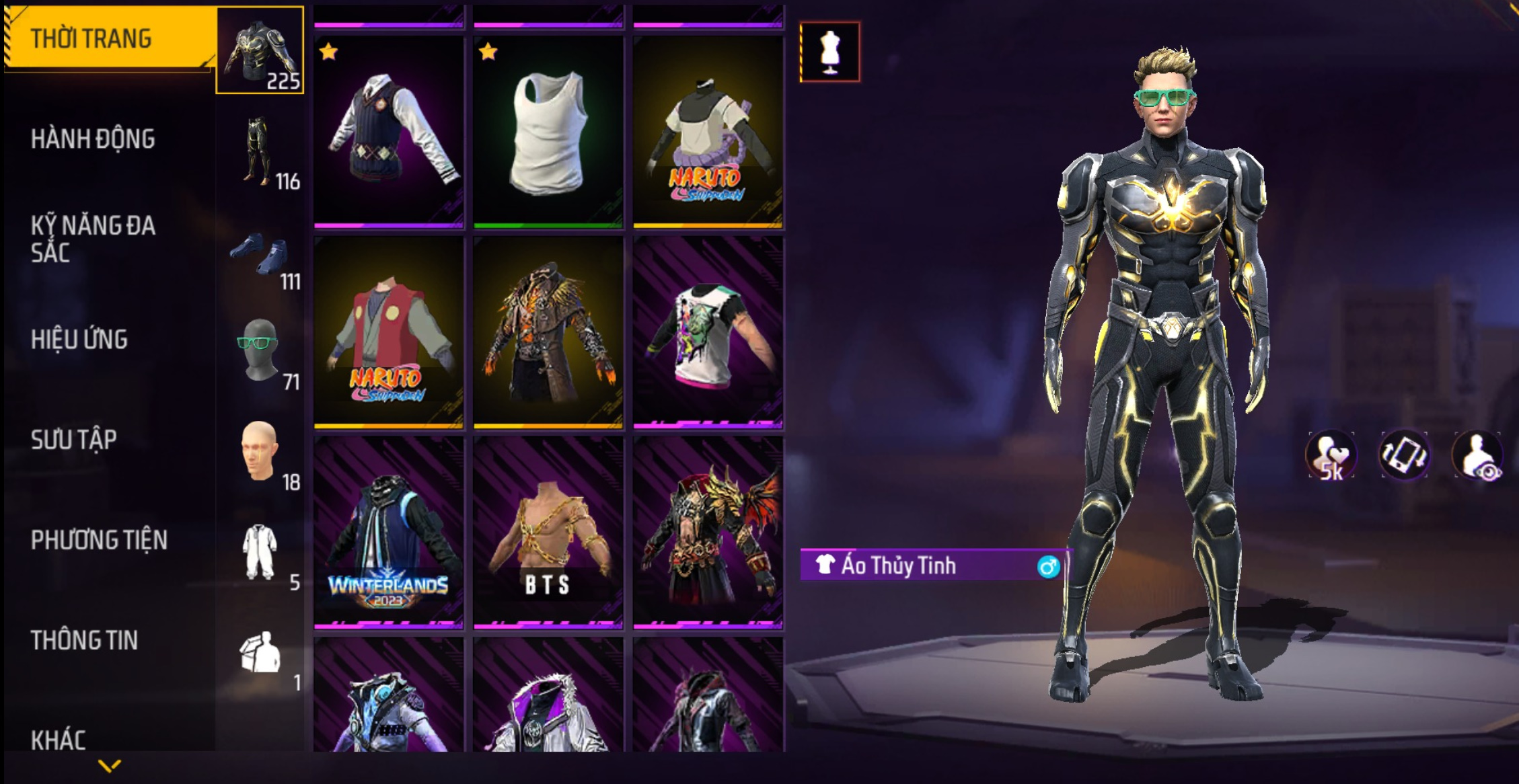The image size is (1519, 784).
Task: Expand menu with the yellow down arrow
Action: tap(109, 765)
